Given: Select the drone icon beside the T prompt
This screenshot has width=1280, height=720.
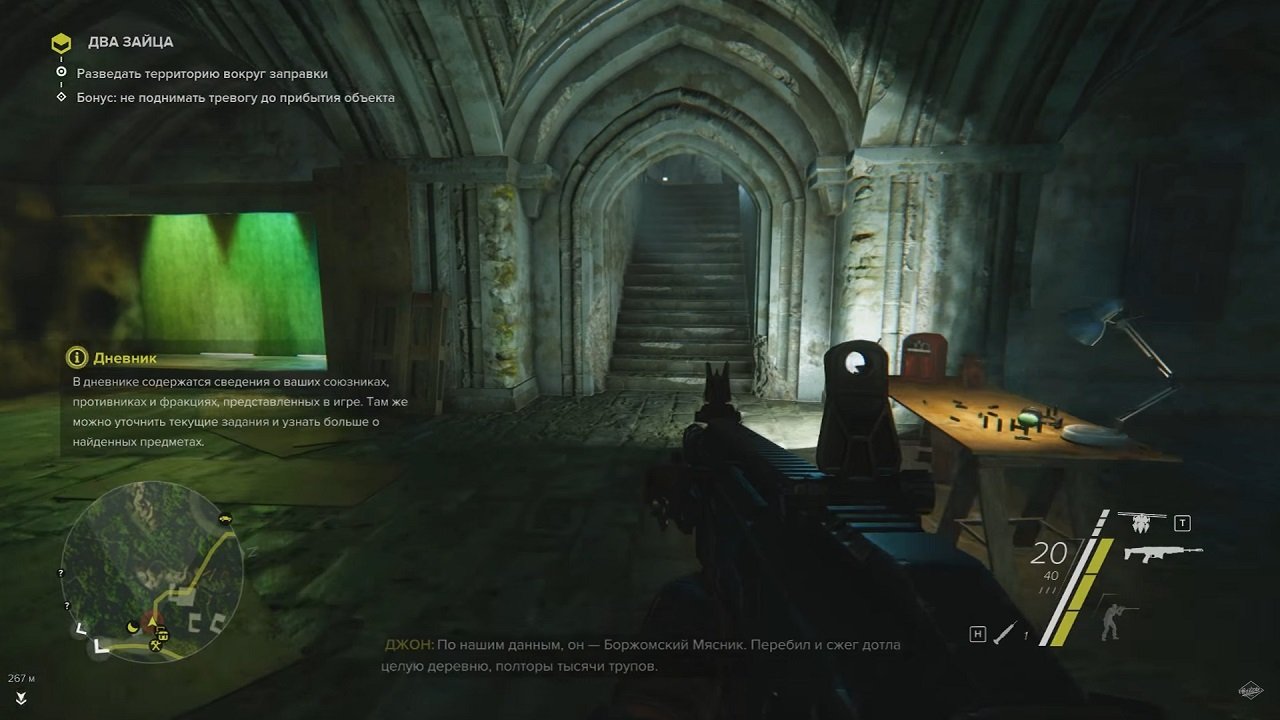Looking at the screenshot, I should [x=1140, y=524].
